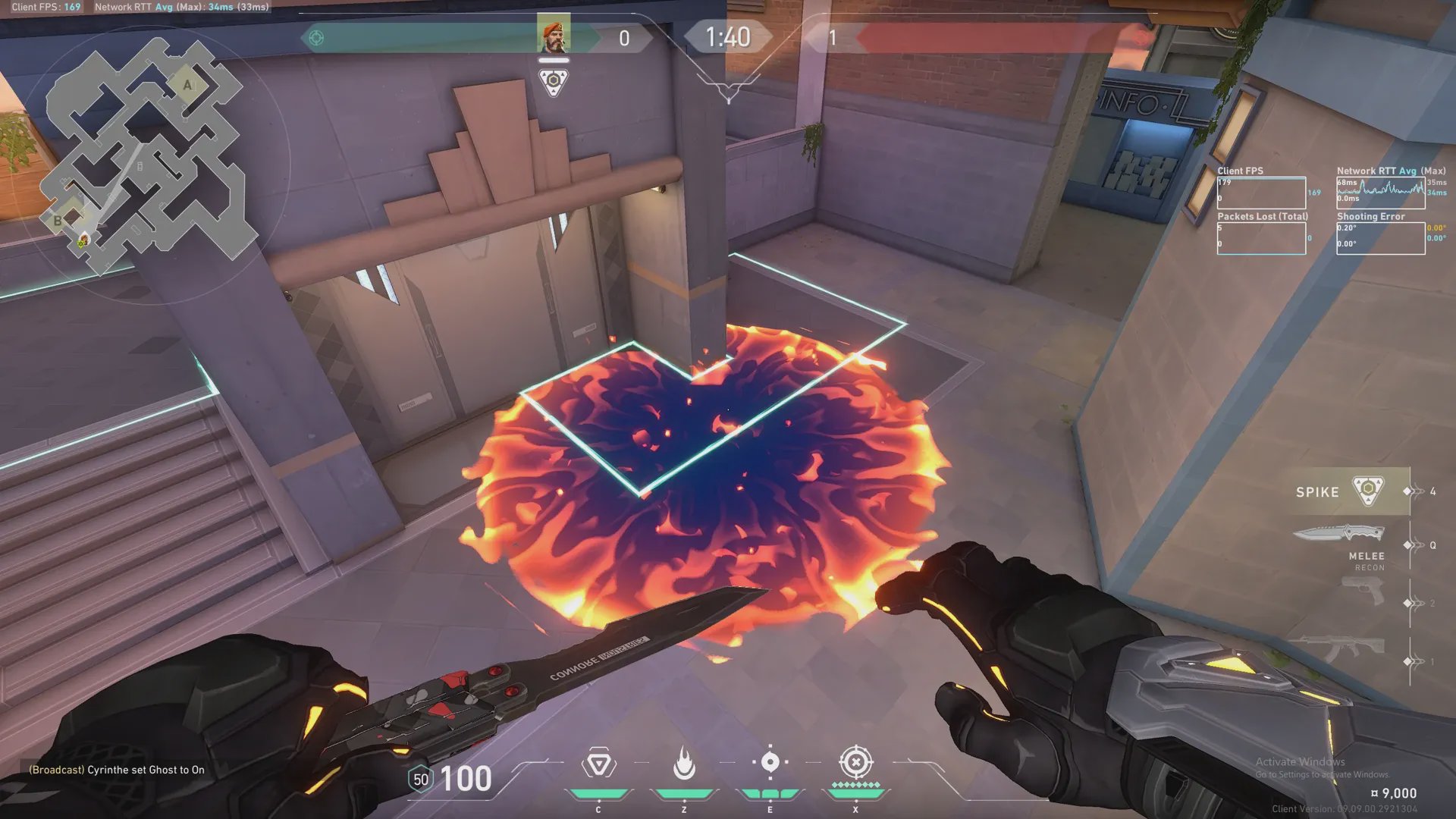Use the triangular ability on C
This screenshot has height=819, width=1456.
tap(598, 764)
